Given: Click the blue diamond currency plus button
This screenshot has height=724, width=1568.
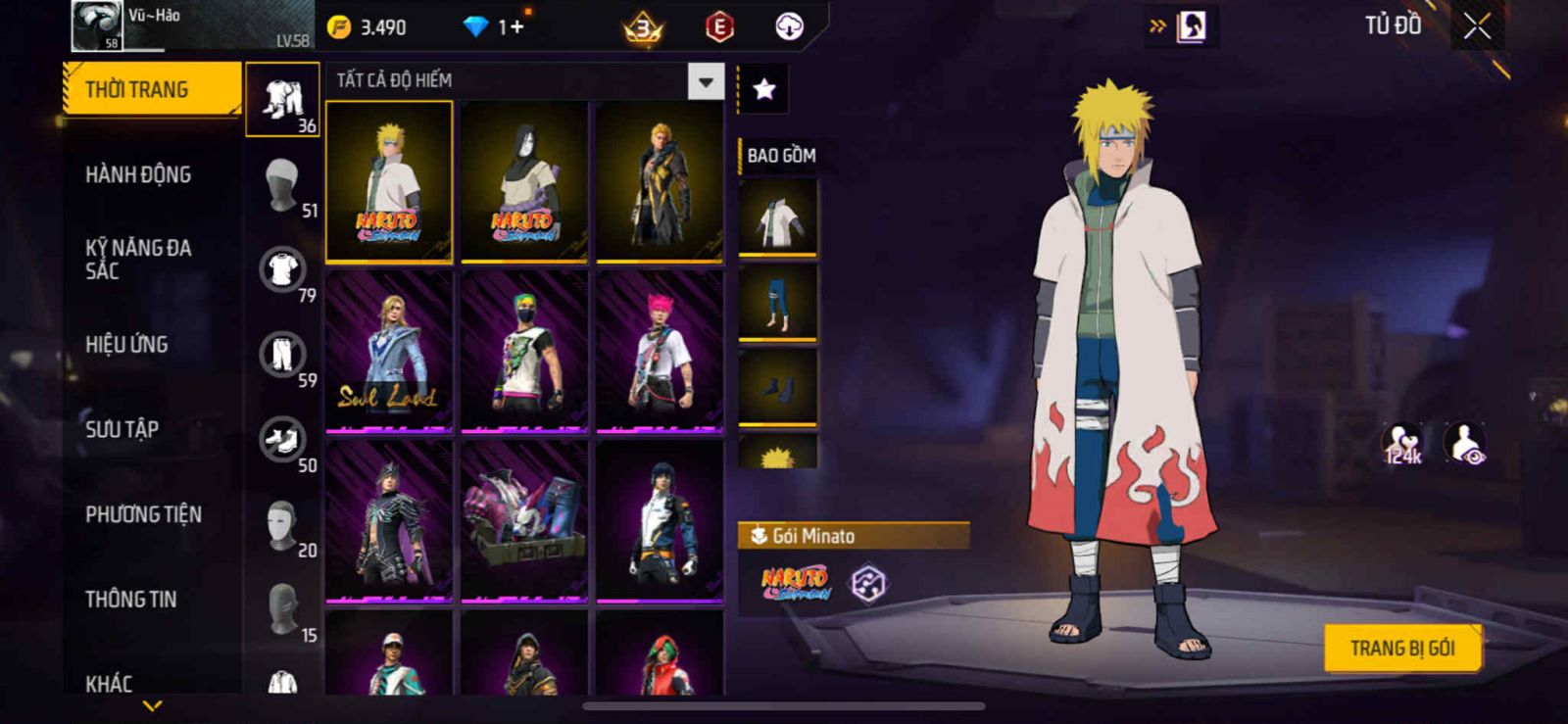Looking at the screenshot, I should tap(516, 26).
